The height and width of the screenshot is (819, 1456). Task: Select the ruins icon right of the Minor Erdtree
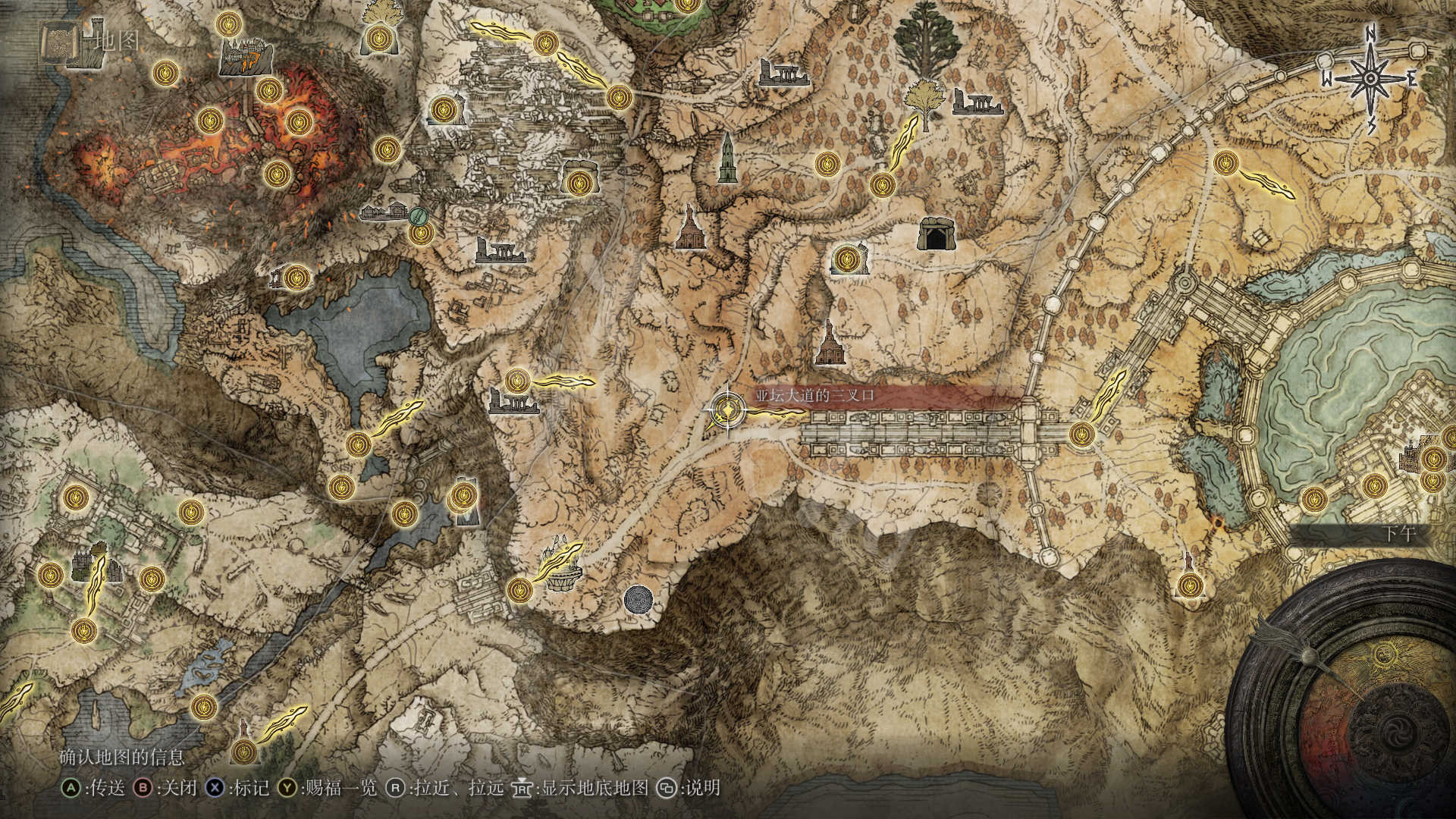click(978, 102)
